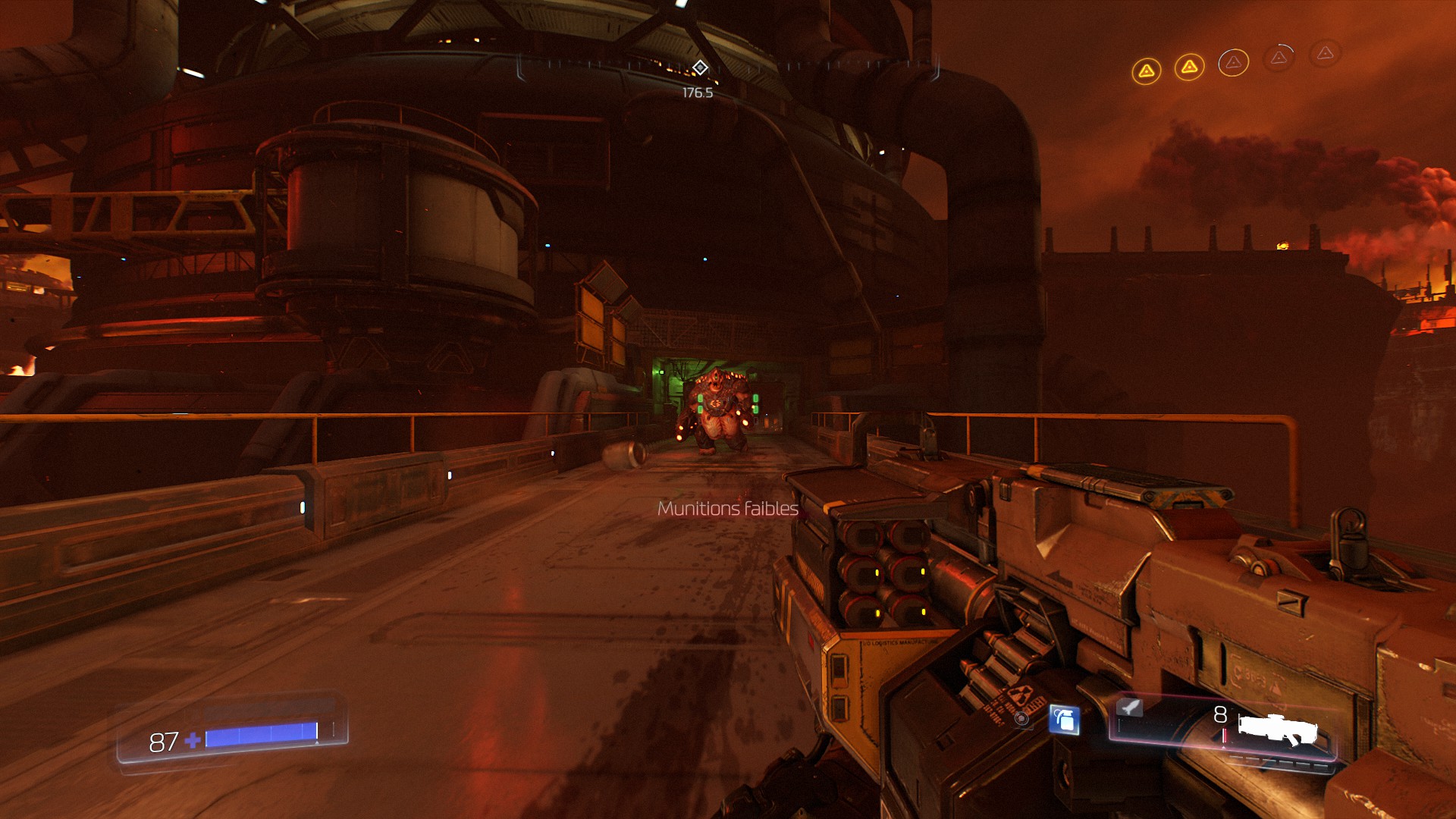Viewport: 1456px width, 819px height.
Task: Select the objective diamond marker on compass
Action: [700, 68]
